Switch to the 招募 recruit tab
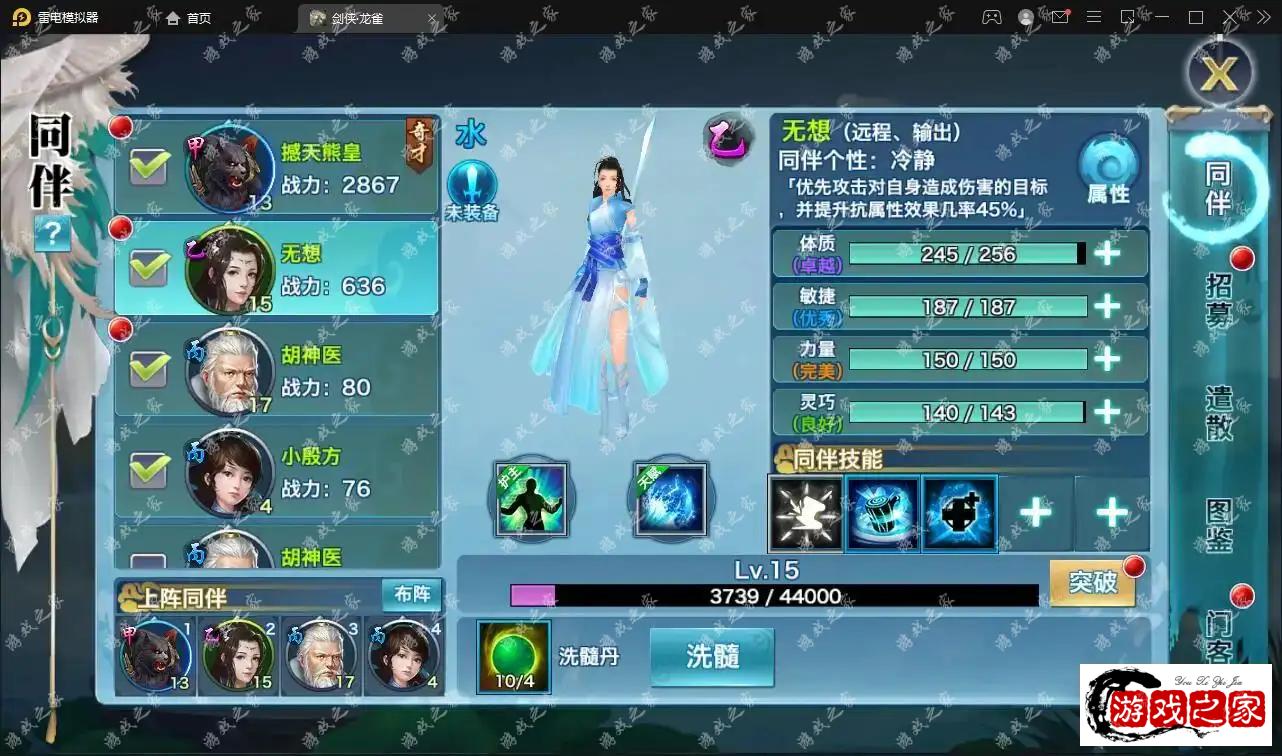The height and width of the screenshot is (756, 1282). pyautogui.click(x=1218, y=300)
